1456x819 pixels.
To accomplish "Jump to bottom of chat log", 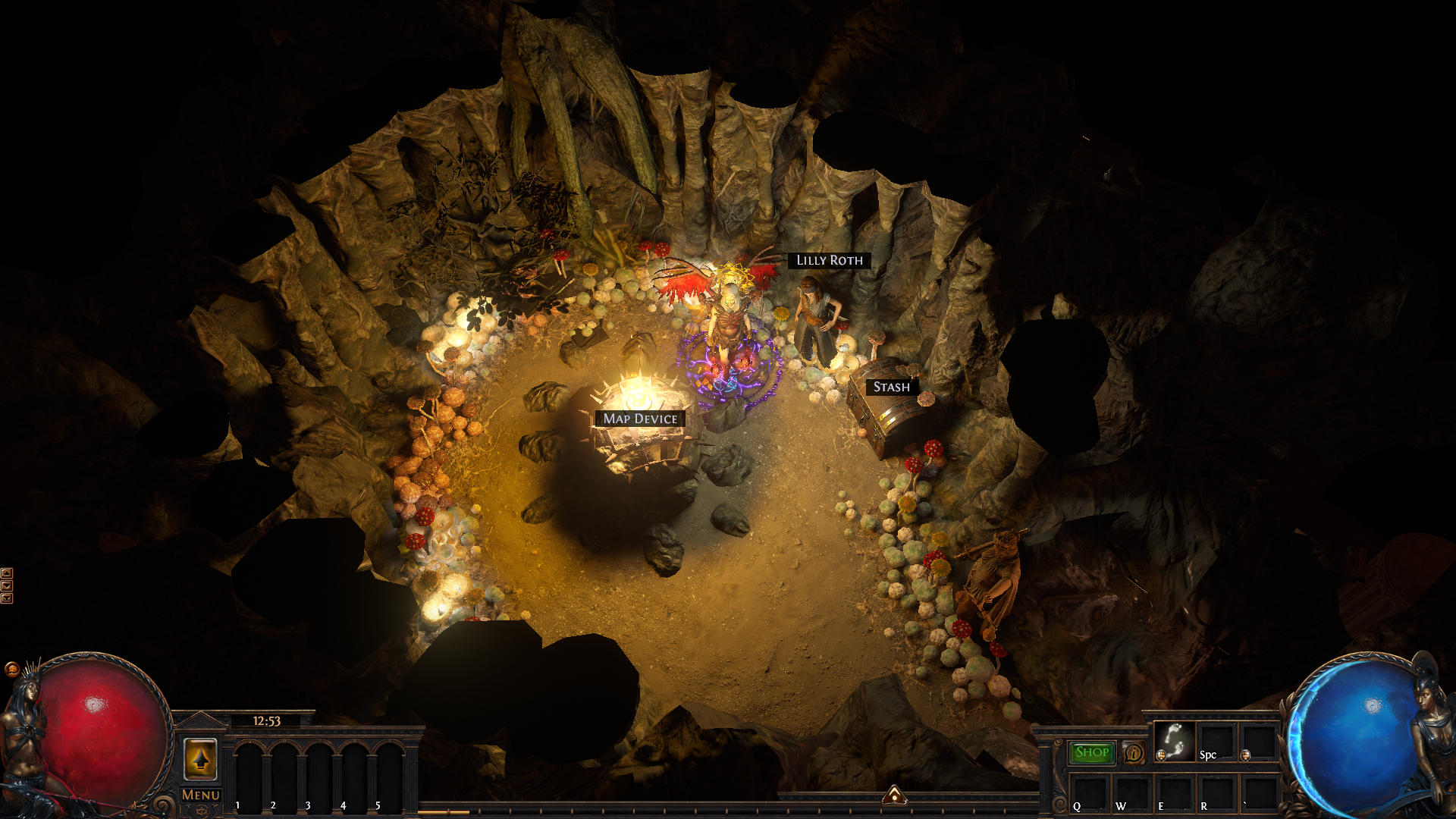I will (x=7, y=598).
